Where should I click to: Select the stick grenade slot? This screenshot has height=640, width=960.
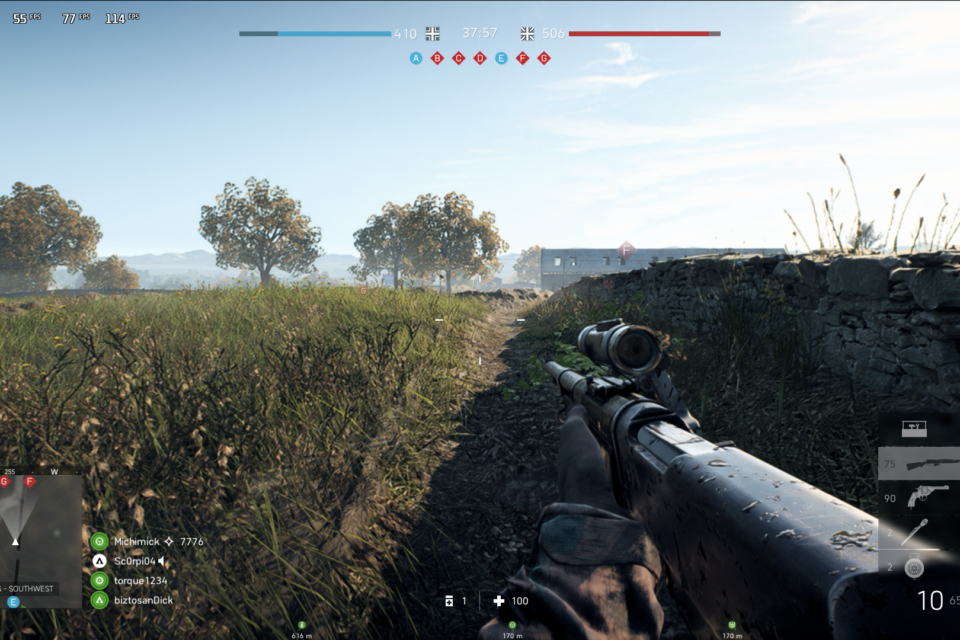point(914,533)
